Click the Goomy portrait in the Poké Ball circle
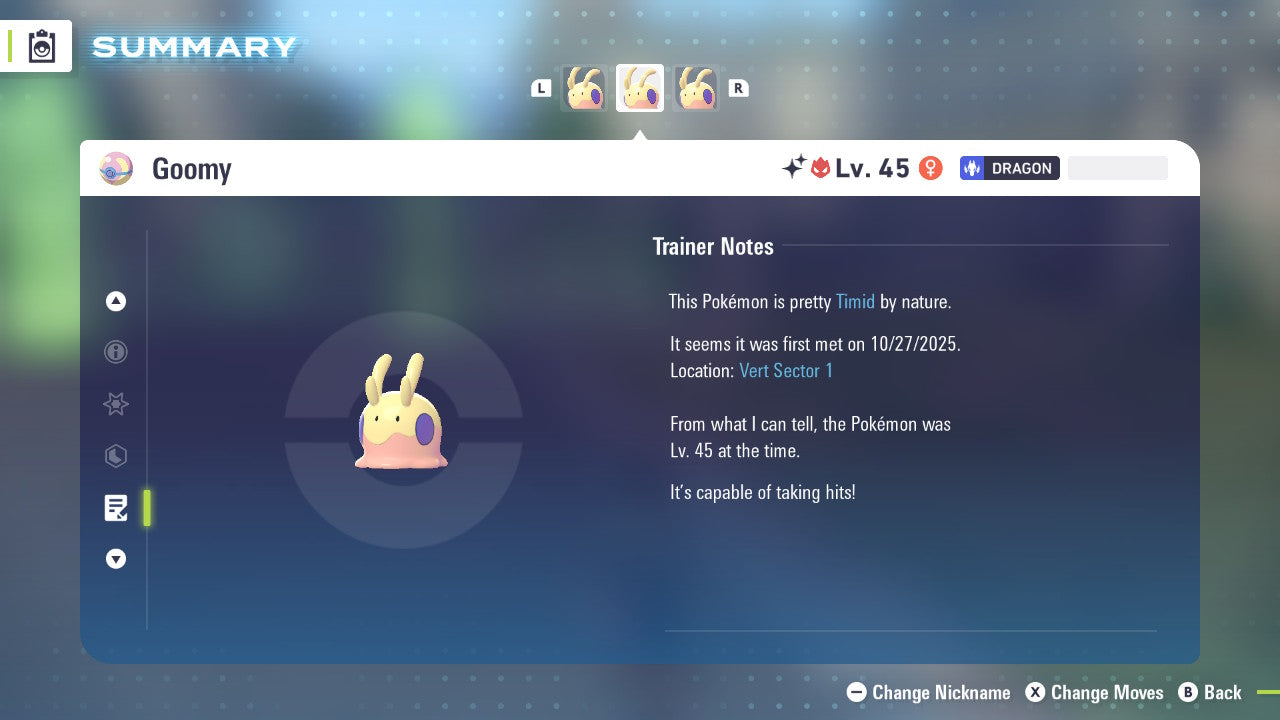The image size is (1280, 720). (402, 430)
